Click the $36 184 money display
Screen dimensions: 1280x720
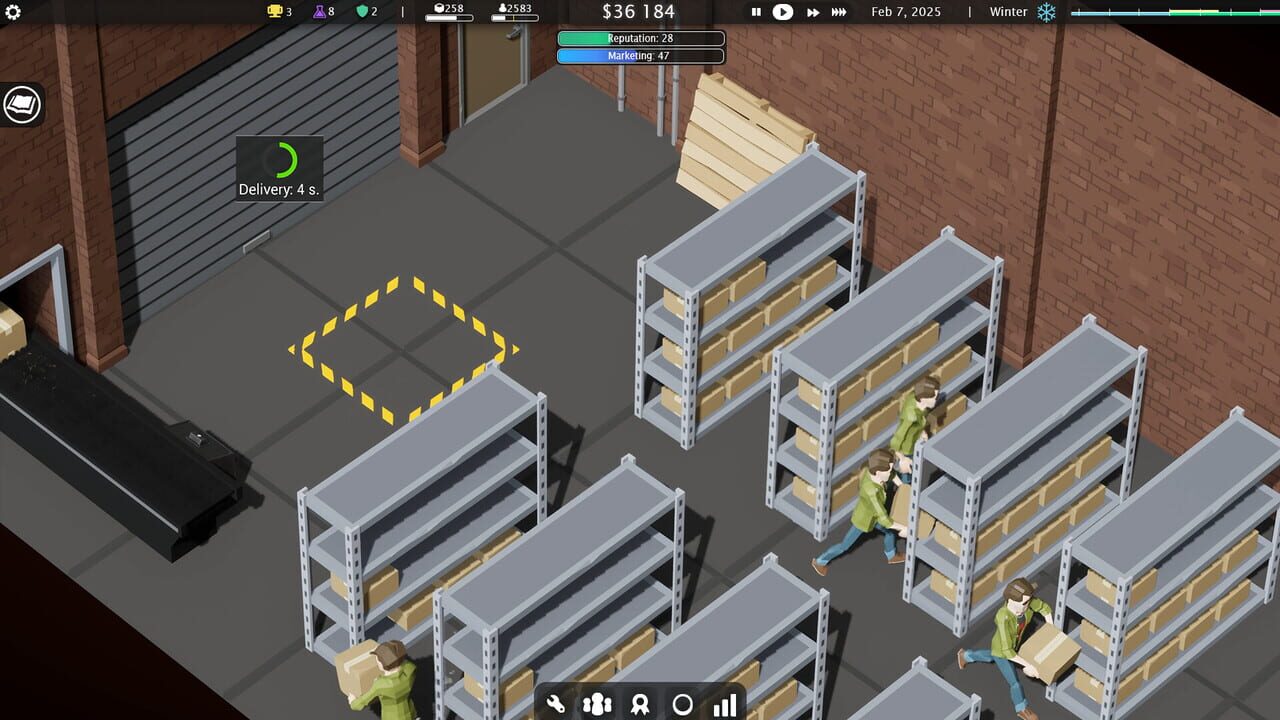[640, 12]
